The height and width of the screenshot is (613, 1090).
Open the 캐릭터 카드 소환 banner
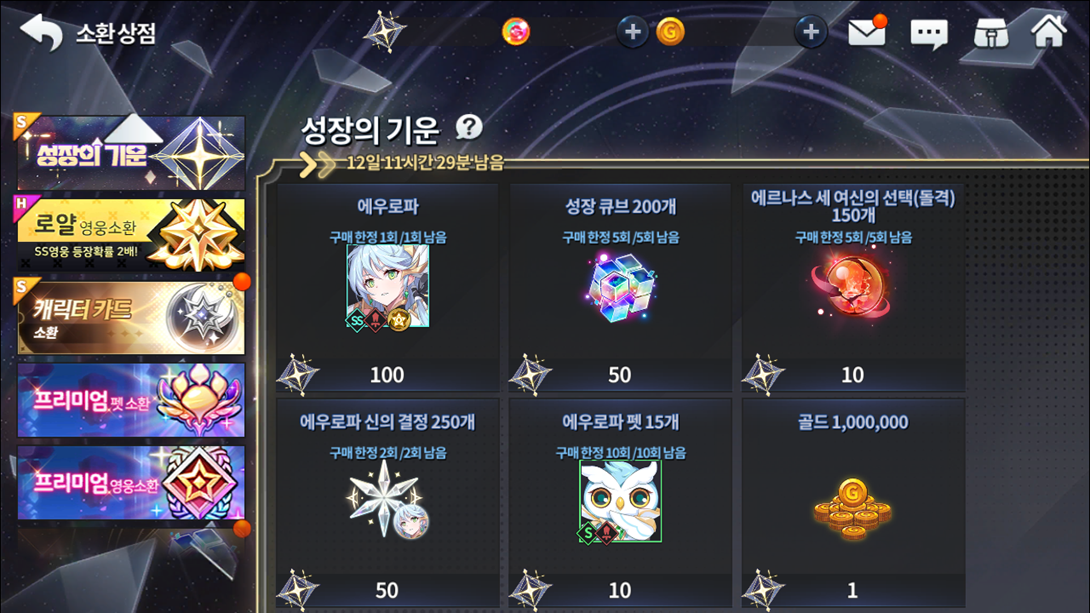pos(131,318)
